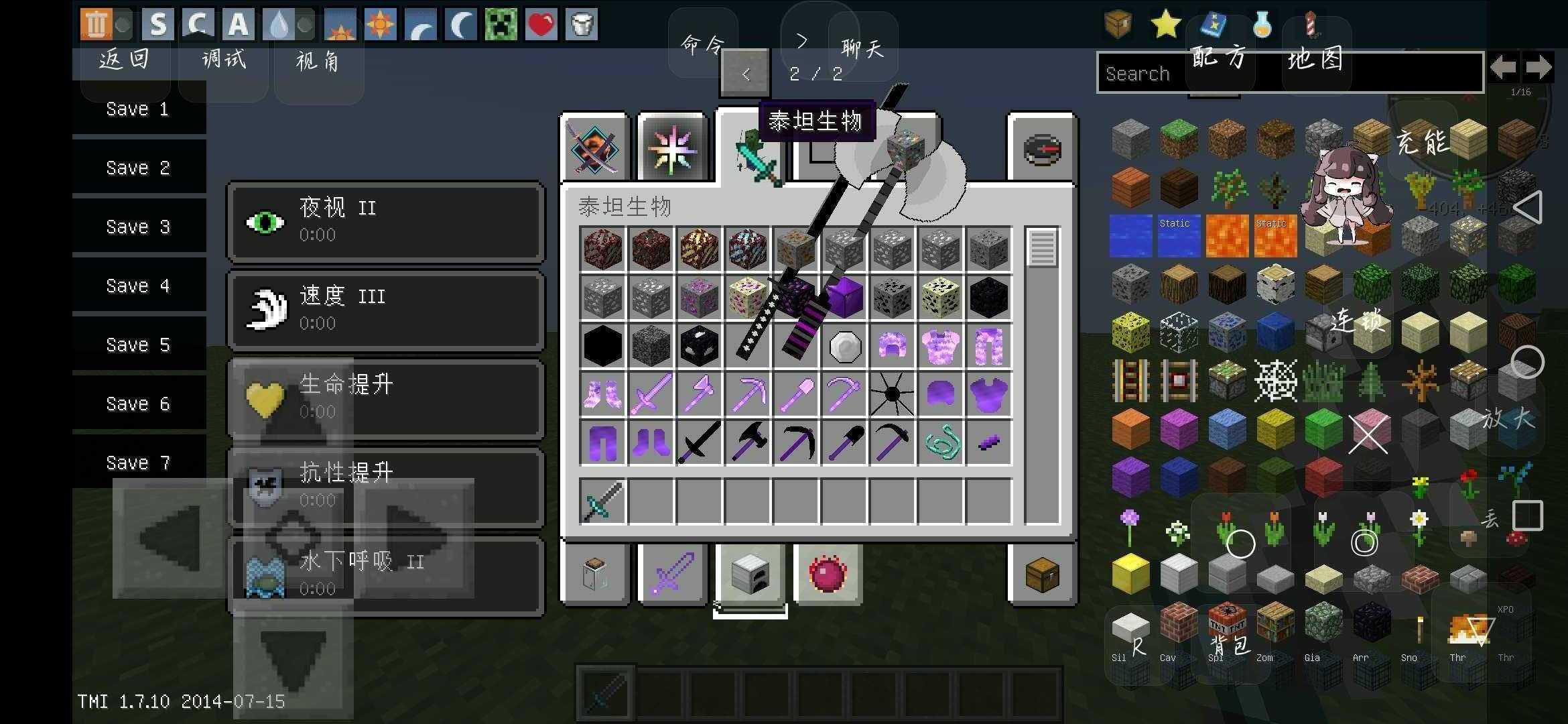Open the TMI favorites star tab
1568x724 pixels.
(x=1165, y=25)
